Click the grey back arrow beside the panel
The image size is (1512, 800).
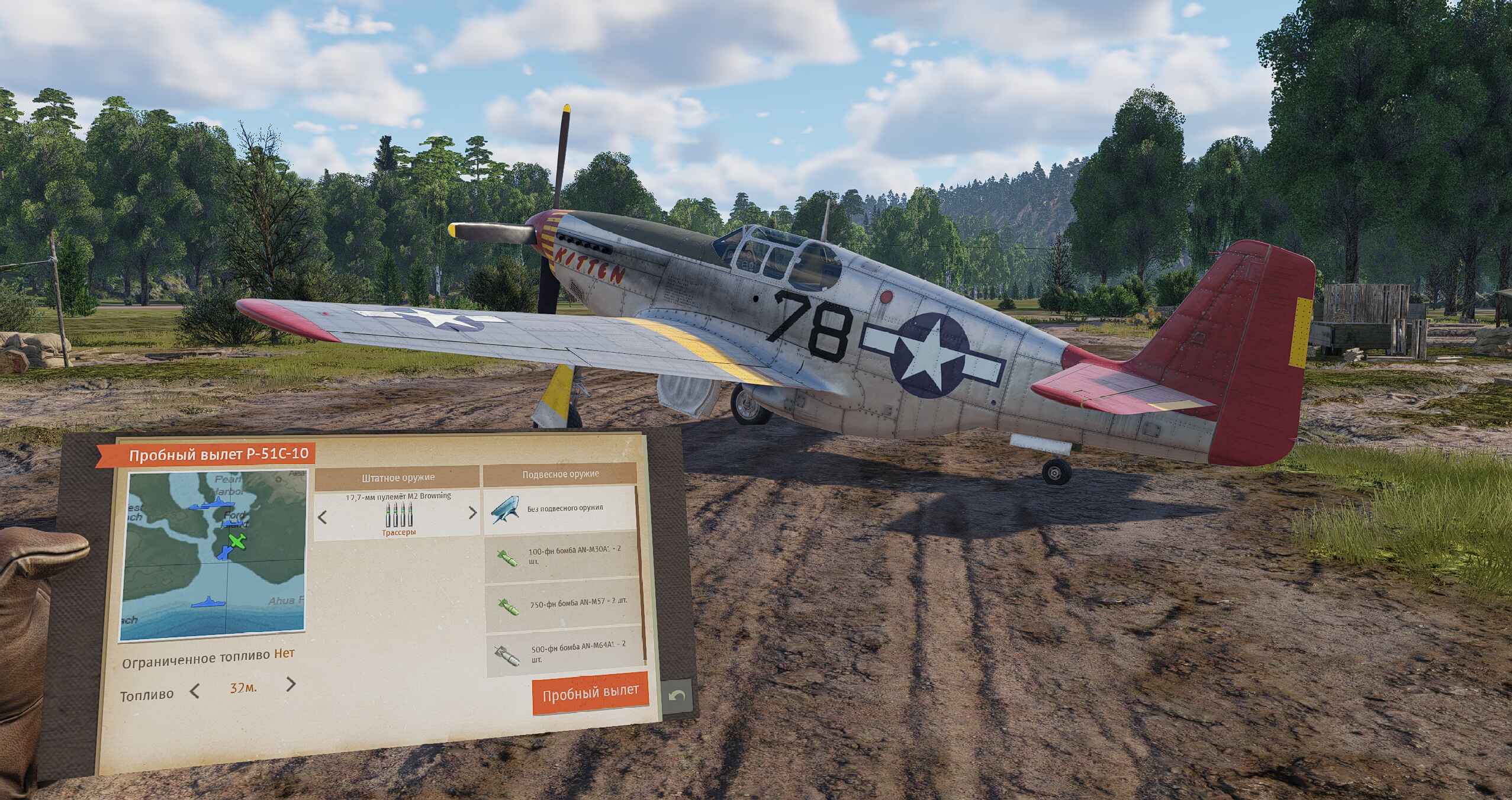point(677,696)
